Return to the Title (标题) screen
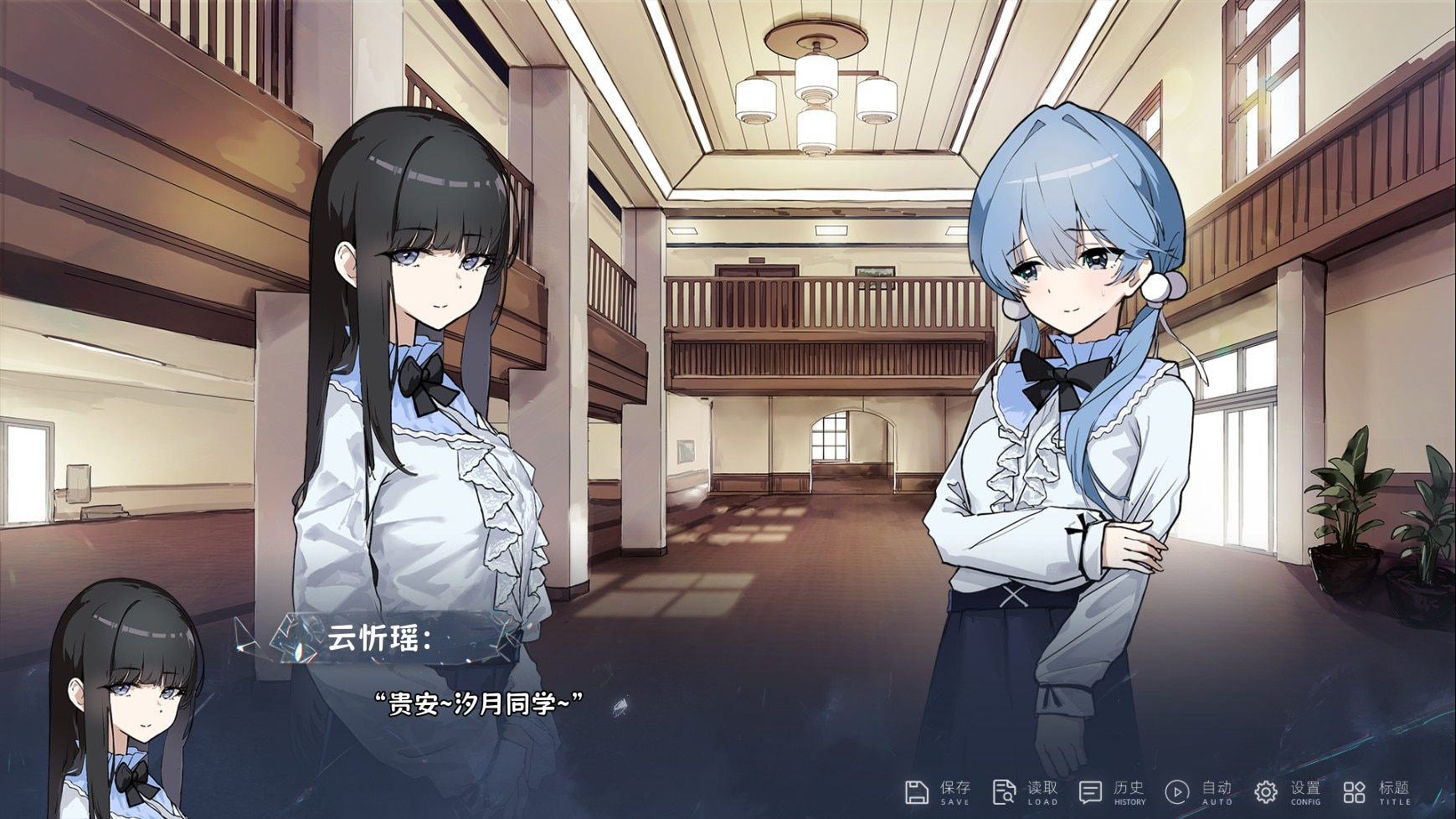The height and width of the screenshot is (819, 1456). pyautogui.click(x=1376, y=791)
